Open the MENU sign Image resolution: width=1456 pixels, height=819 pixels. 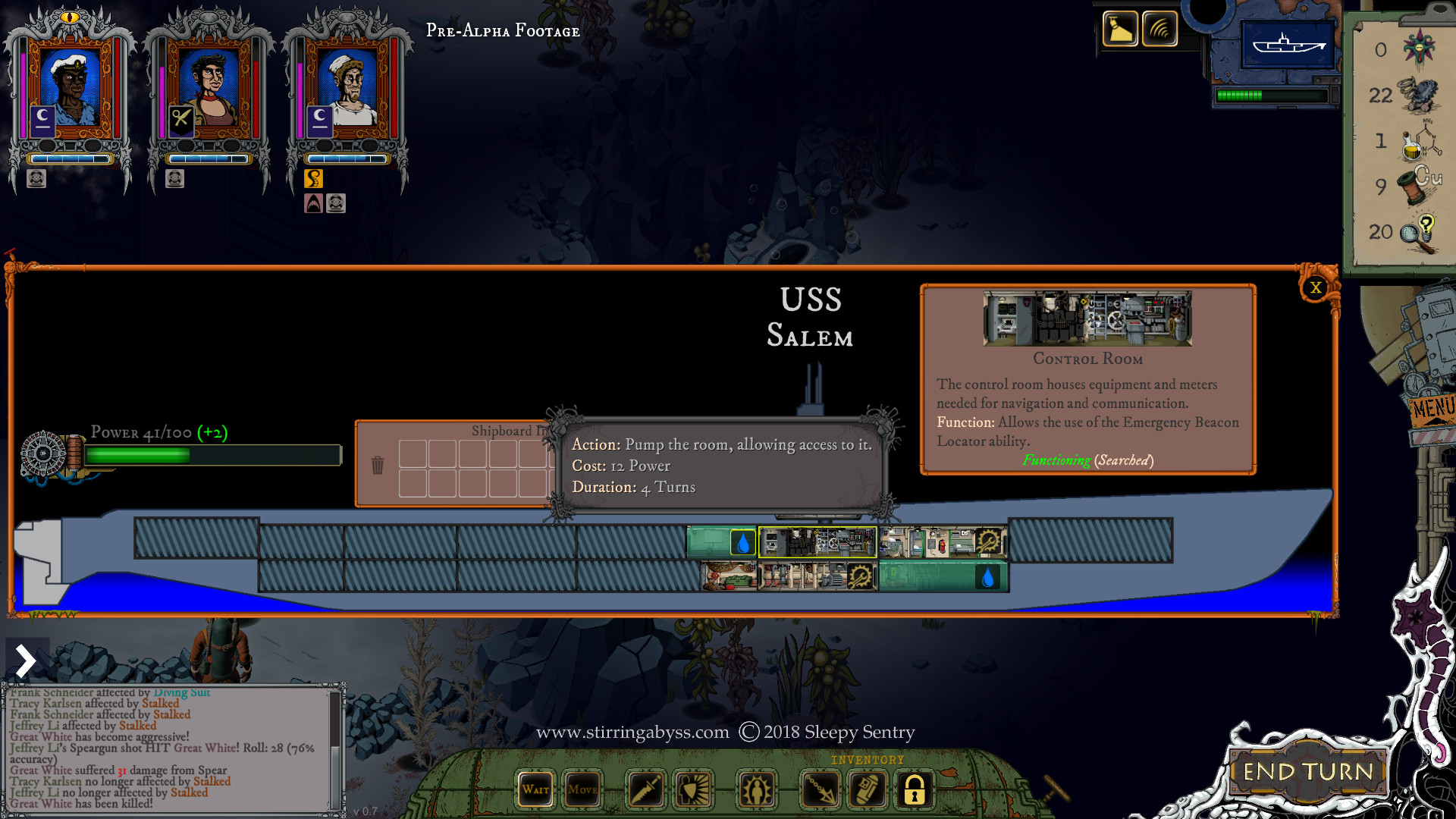[1432, 410]
